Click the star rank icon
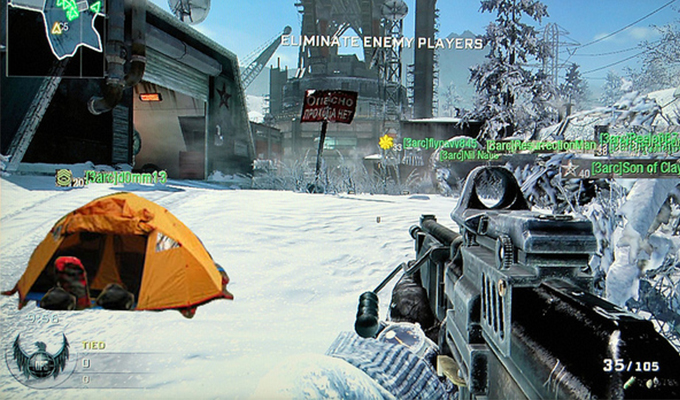The width and height of the screenshot is (680, 400). coord(570,168)
